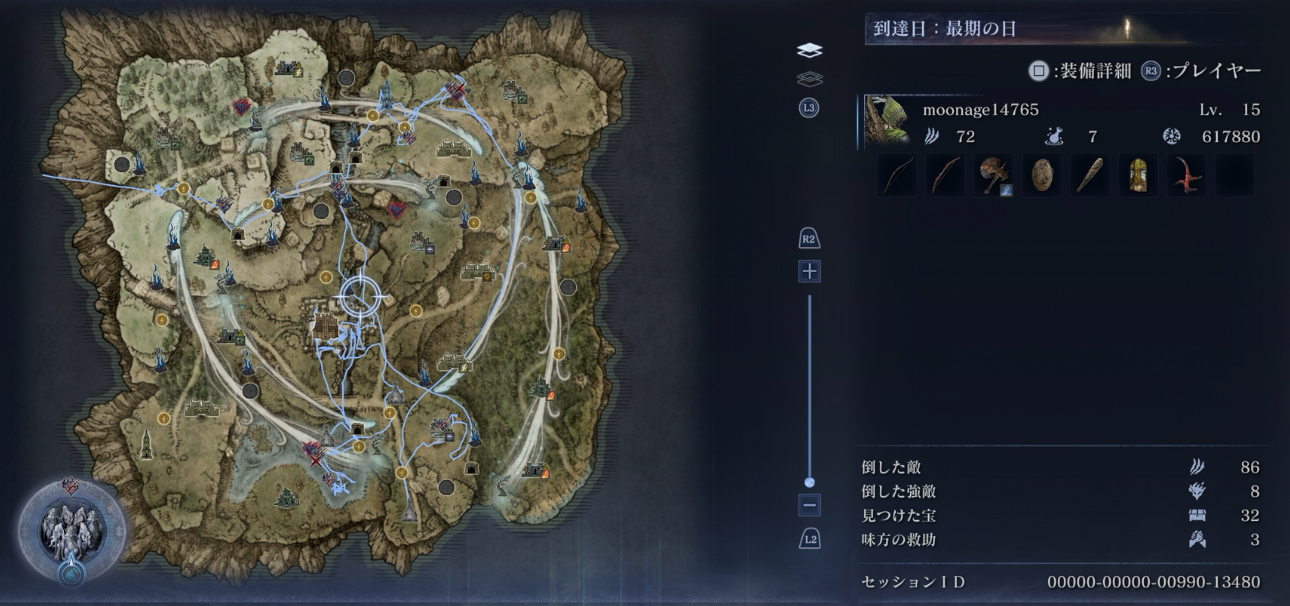This screenshot has width=1290, height=606.
Task: Select the golden shield equipment slot
Action: [1137, 176]
